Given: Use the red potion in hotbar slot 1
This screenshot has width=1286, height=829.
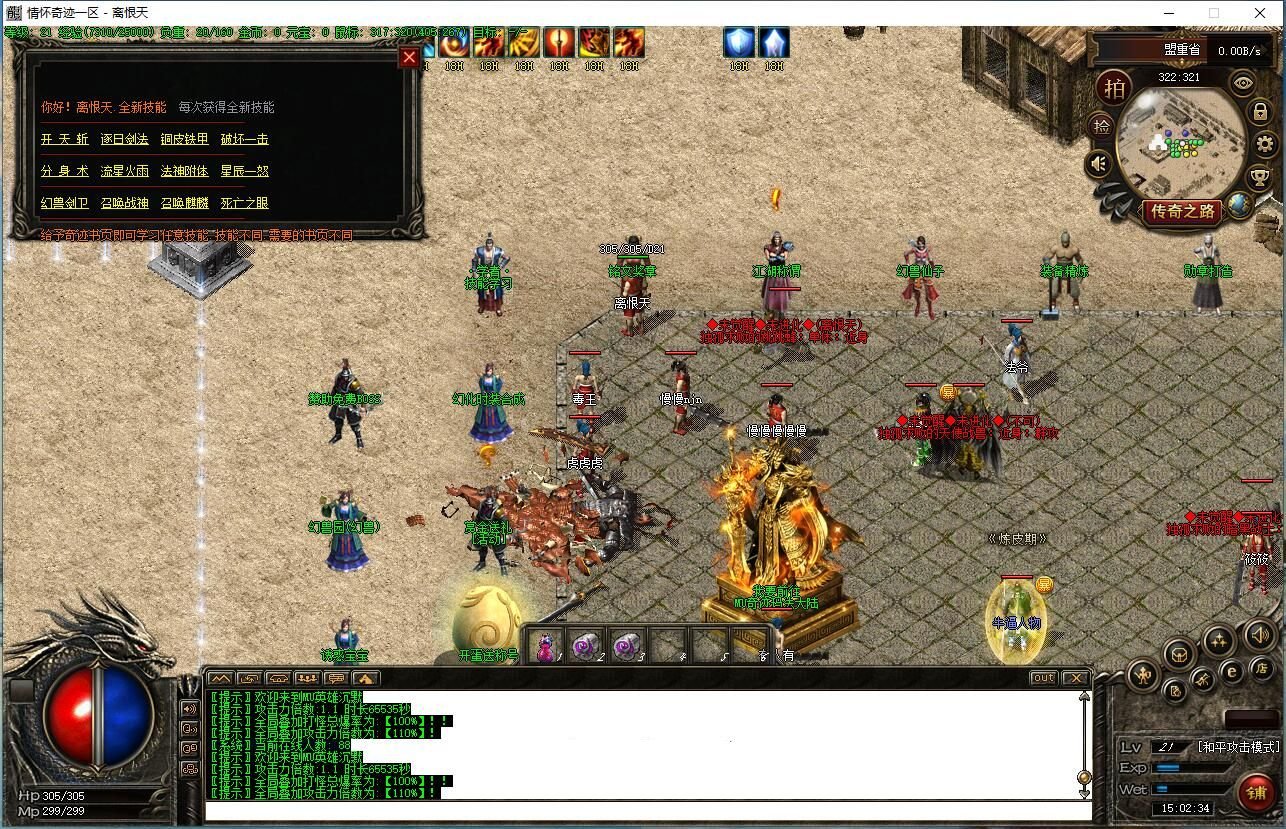Looking at the screenshot, I should click(x=545, y=647).
